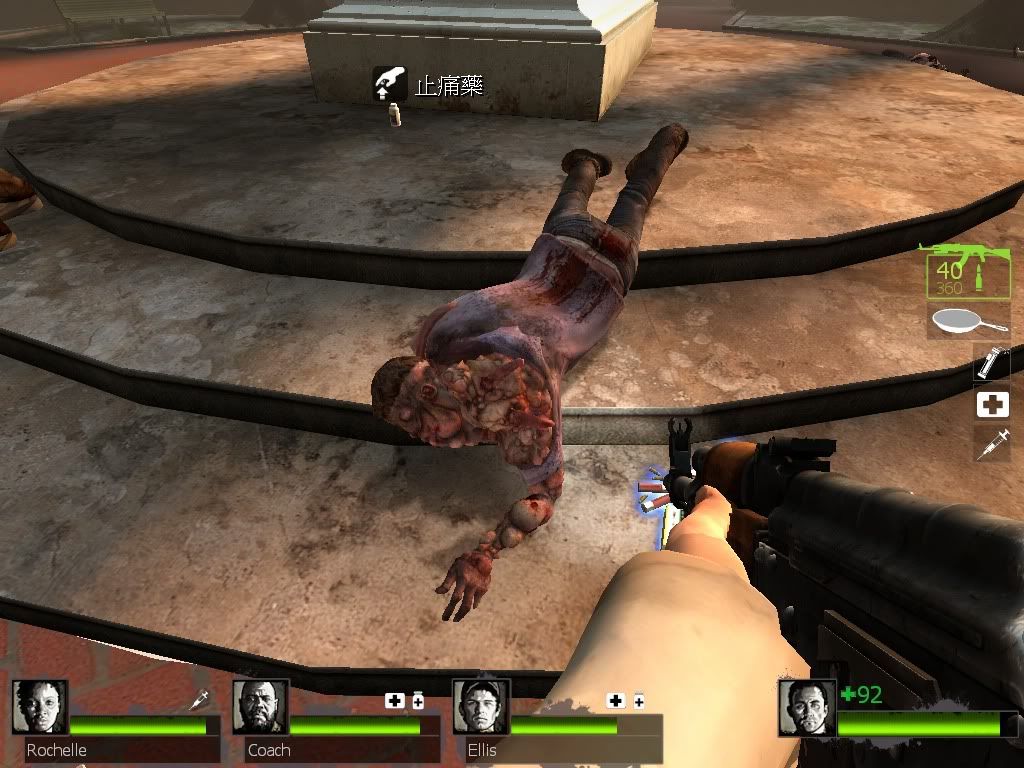1024x768 pixels.
Task: Click the pickup icon next to 止痛藥
Action: [390, 85]
